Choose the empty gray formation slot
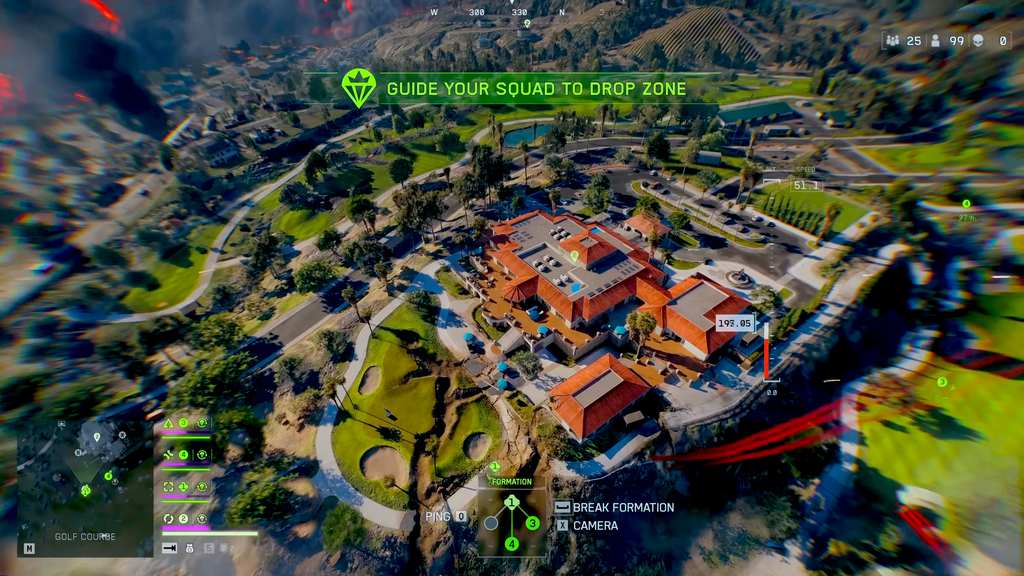This screenshot has height=576, width=1024. [x=491, y=522]
